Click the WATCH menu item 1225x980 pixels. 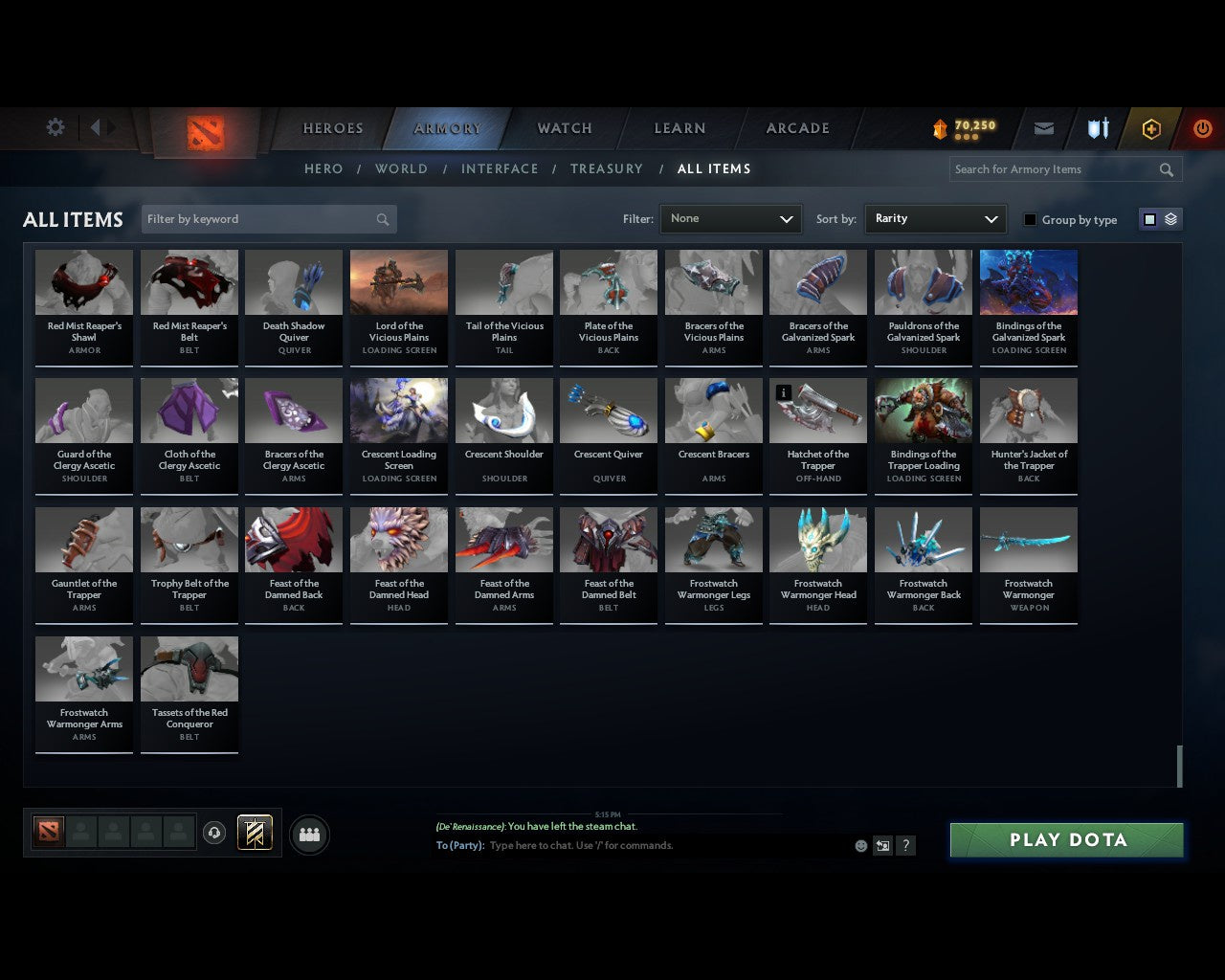point(563,127)
